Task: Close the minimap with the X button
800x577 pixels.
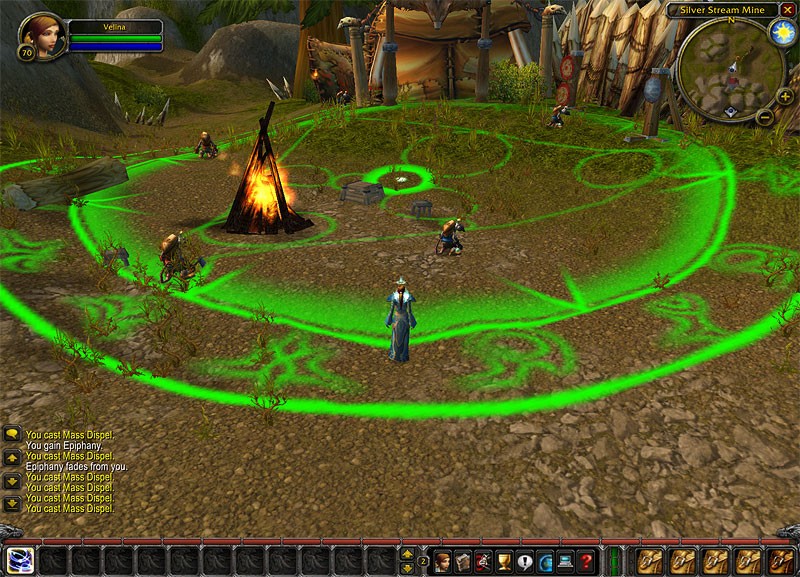Action: (788, 9)
